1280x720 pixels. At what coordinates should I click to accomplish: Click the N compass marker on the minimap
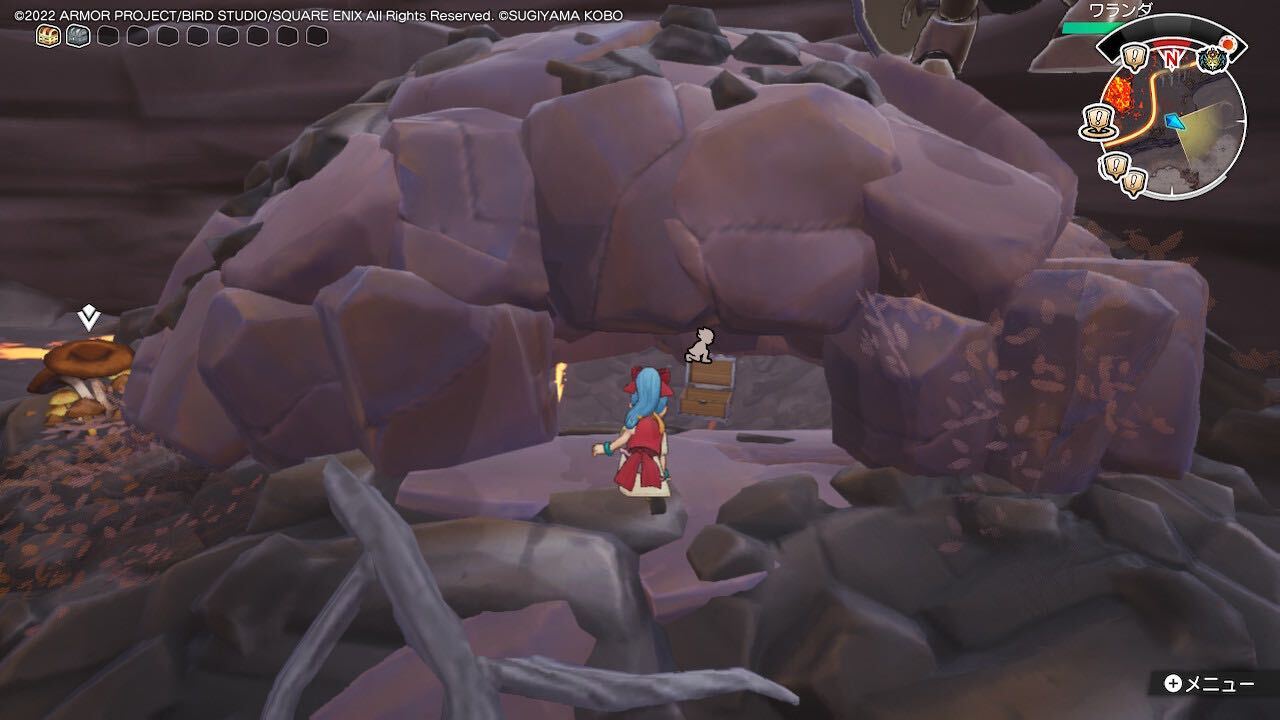coord(1170,60)
